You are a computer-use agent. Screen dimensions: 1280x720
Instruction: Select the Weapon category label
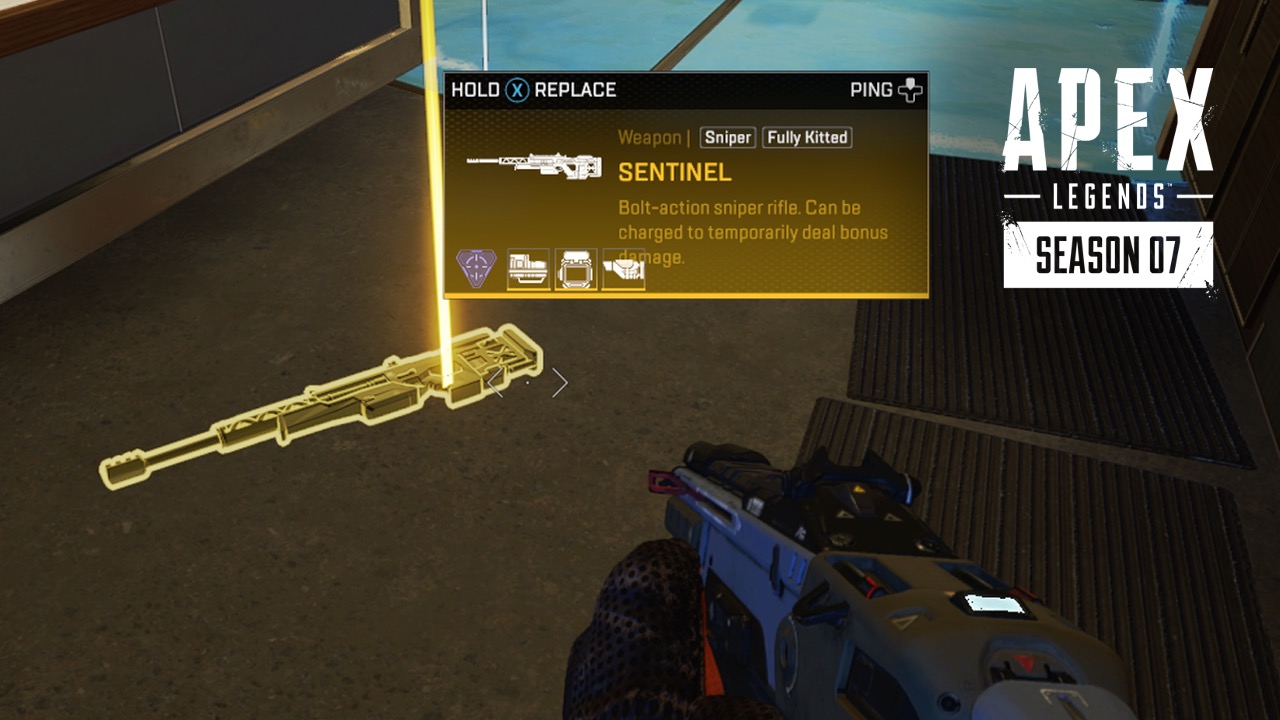click(649, 138)
